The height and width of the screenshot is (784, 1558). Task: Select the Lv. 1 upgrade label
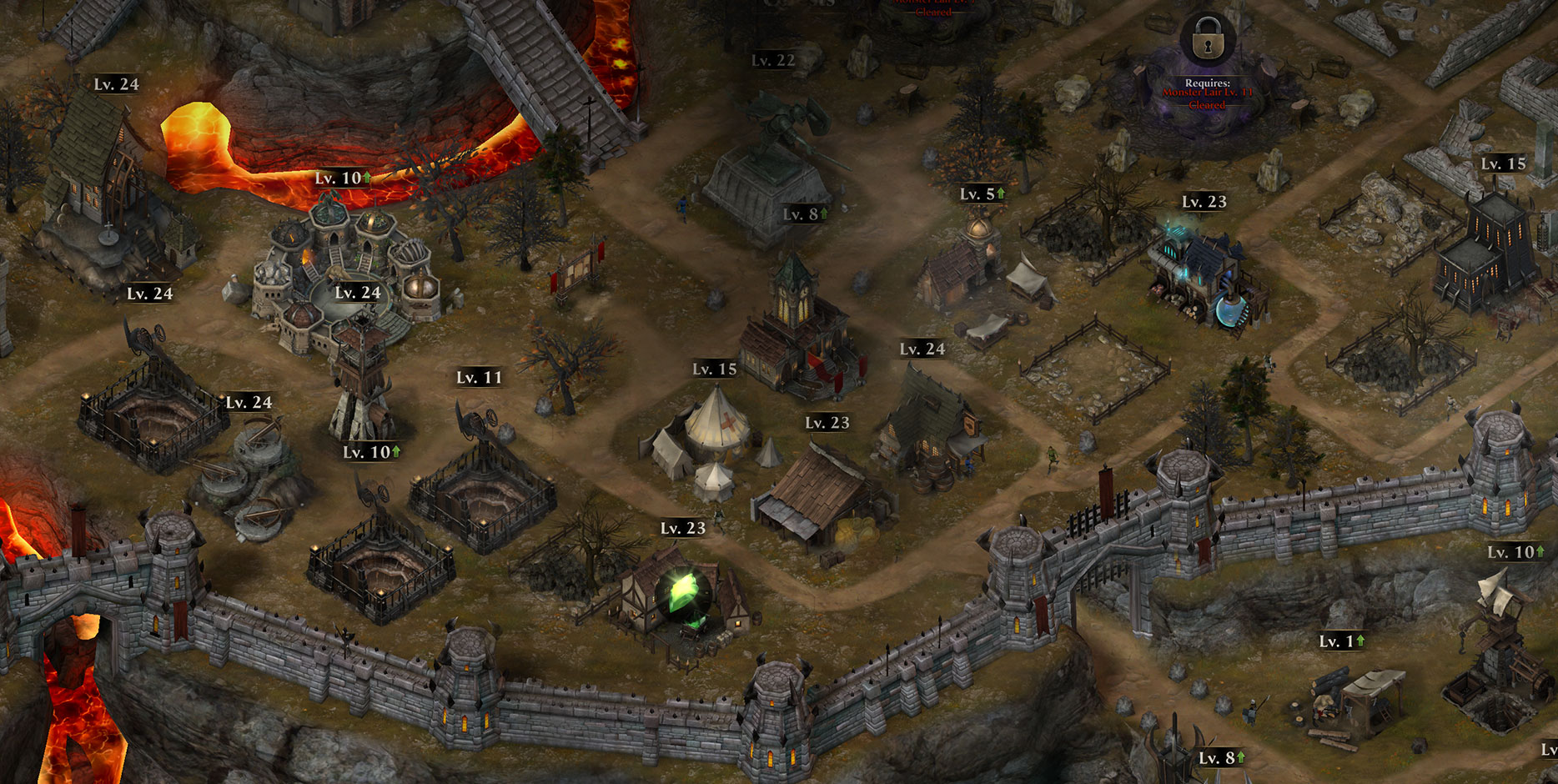point(1342,641)
